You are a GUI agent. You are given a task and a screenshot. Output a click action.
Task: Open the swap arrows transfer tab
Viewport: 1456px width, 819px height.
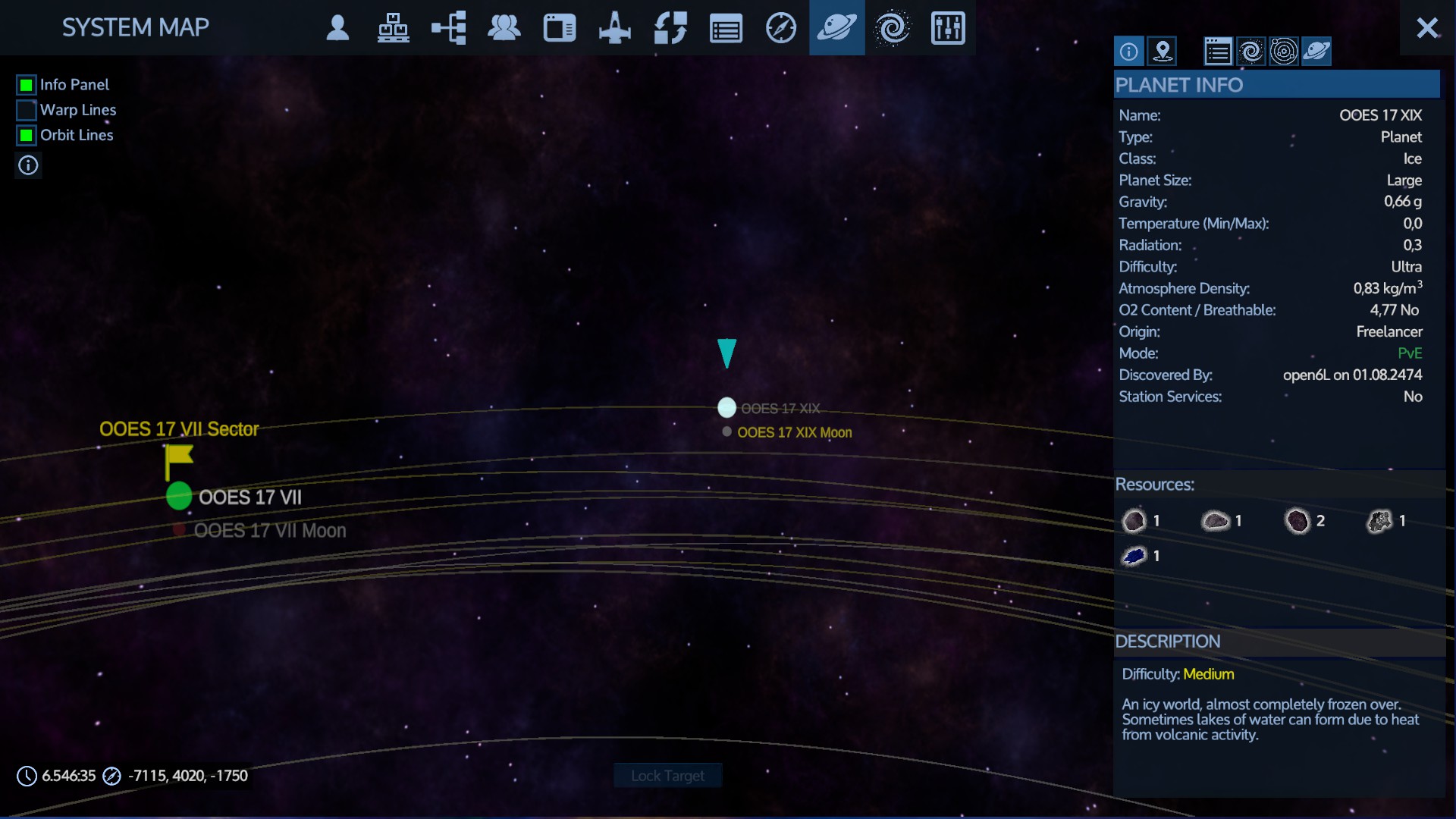pos(670,28)
